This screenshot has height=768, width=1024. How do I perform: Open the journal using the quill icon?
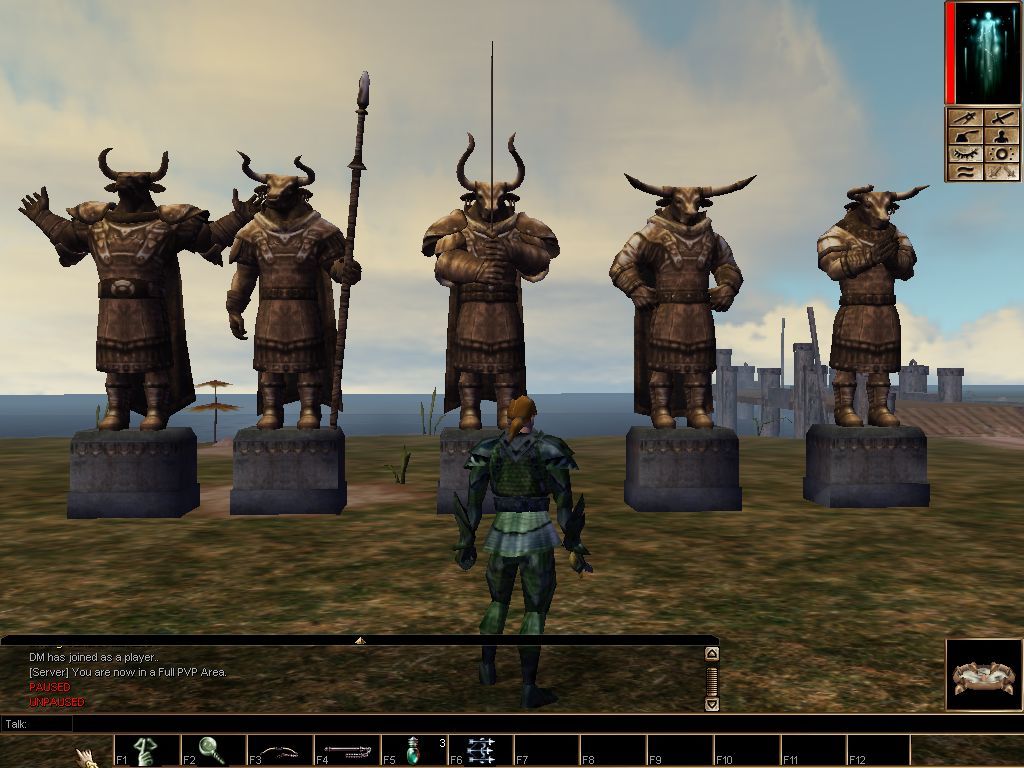click(x=966, y=136)
